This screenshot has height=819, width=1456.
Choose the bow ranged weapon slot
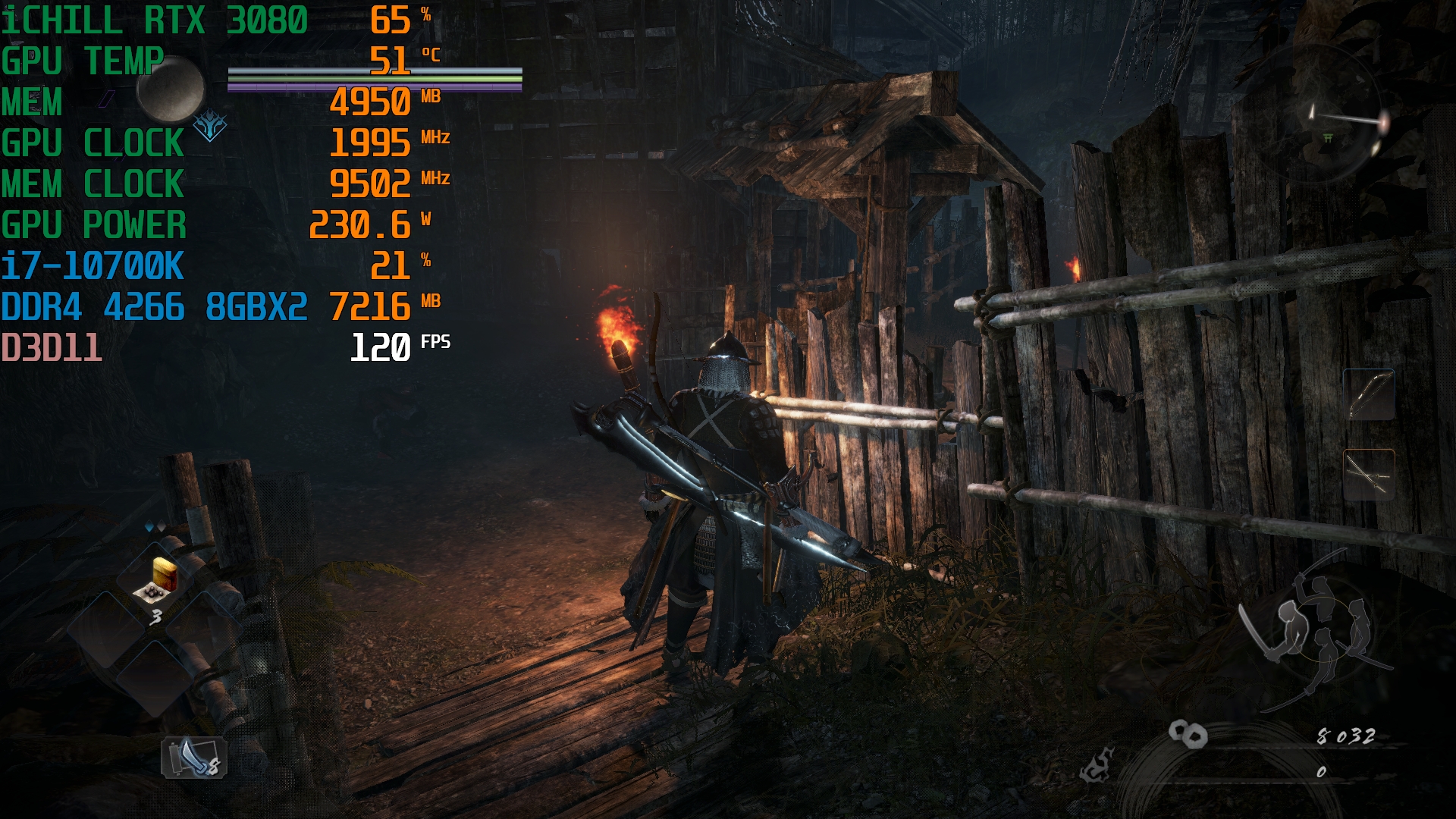point(1369,394)
